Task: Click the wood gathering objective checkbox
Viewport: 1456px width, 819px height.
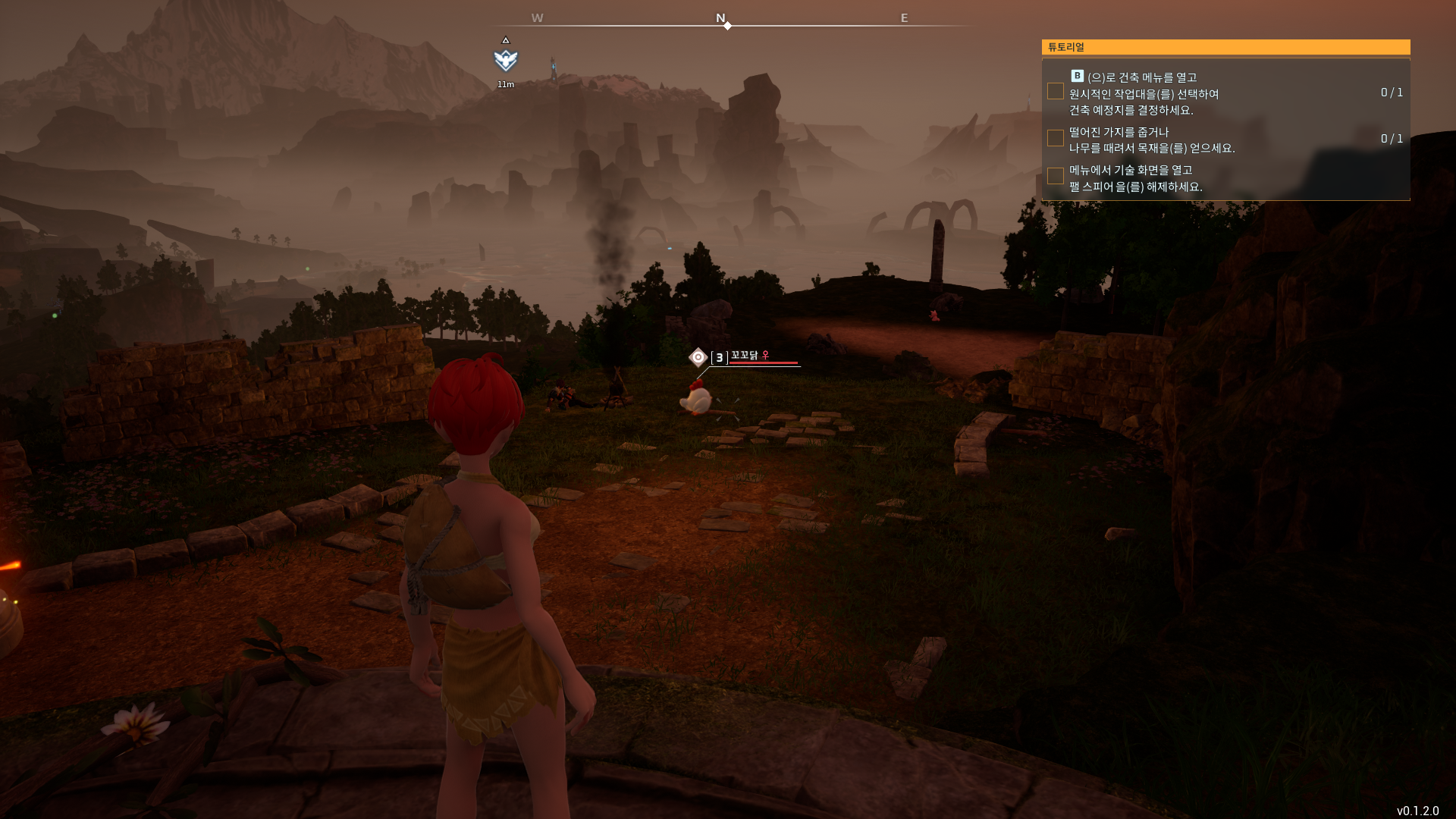Action: pyautogui.click(x=1055, y=138)
